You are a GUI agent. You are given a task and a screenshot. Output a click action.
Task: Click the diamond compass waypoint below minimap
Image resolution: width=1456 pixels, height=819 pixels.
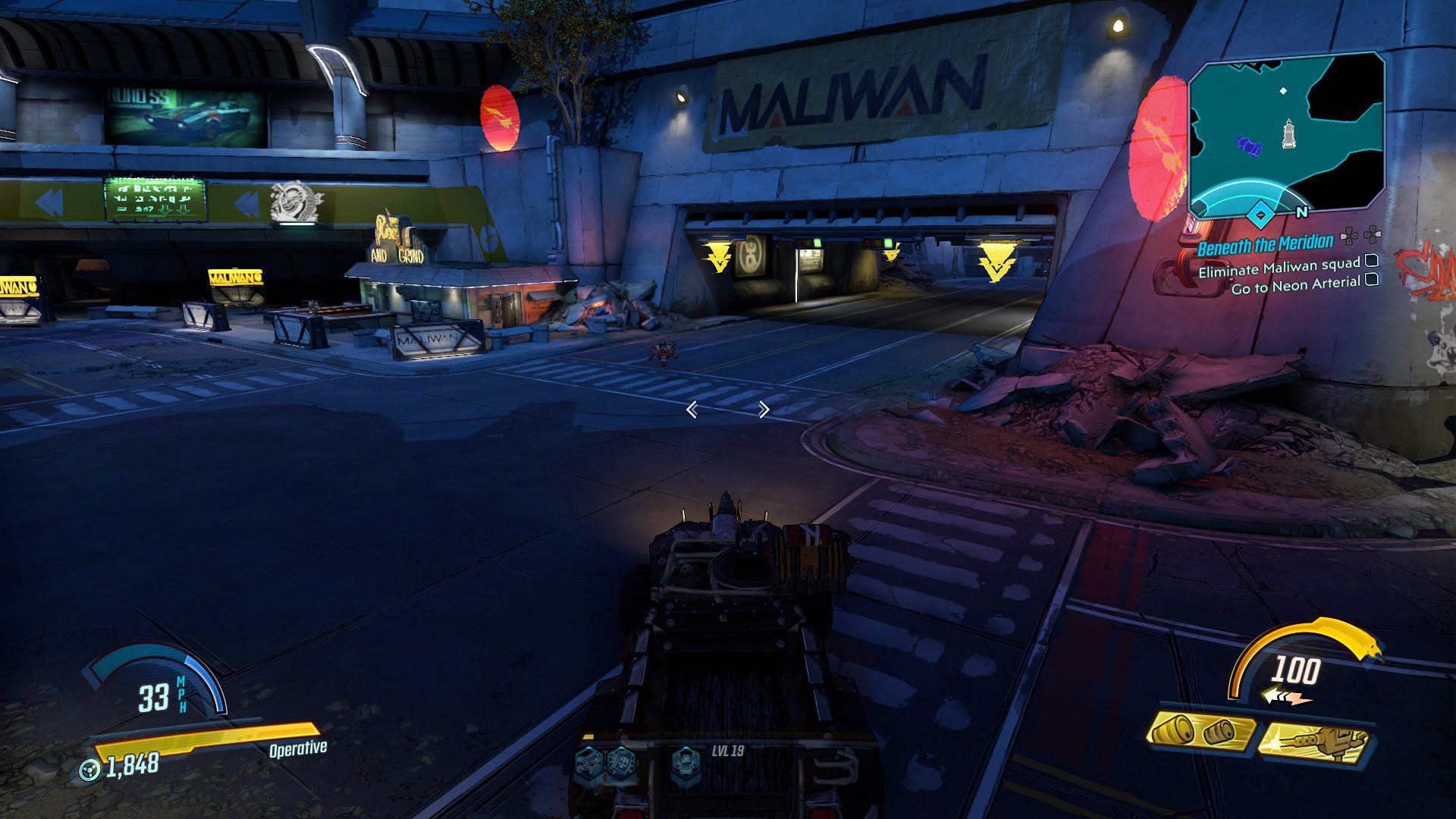[x=1260, y=215]
